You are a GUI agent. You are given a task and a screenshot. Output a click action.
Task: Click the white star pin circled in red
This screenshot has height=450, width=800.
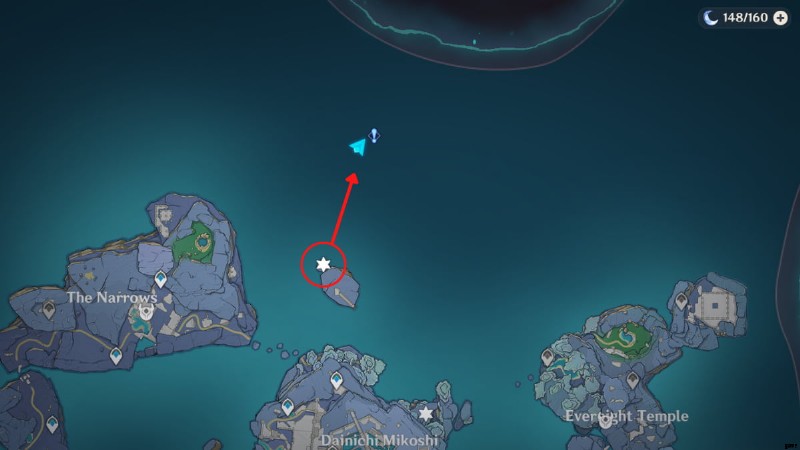pyautogui.click(x=323, y=264)
